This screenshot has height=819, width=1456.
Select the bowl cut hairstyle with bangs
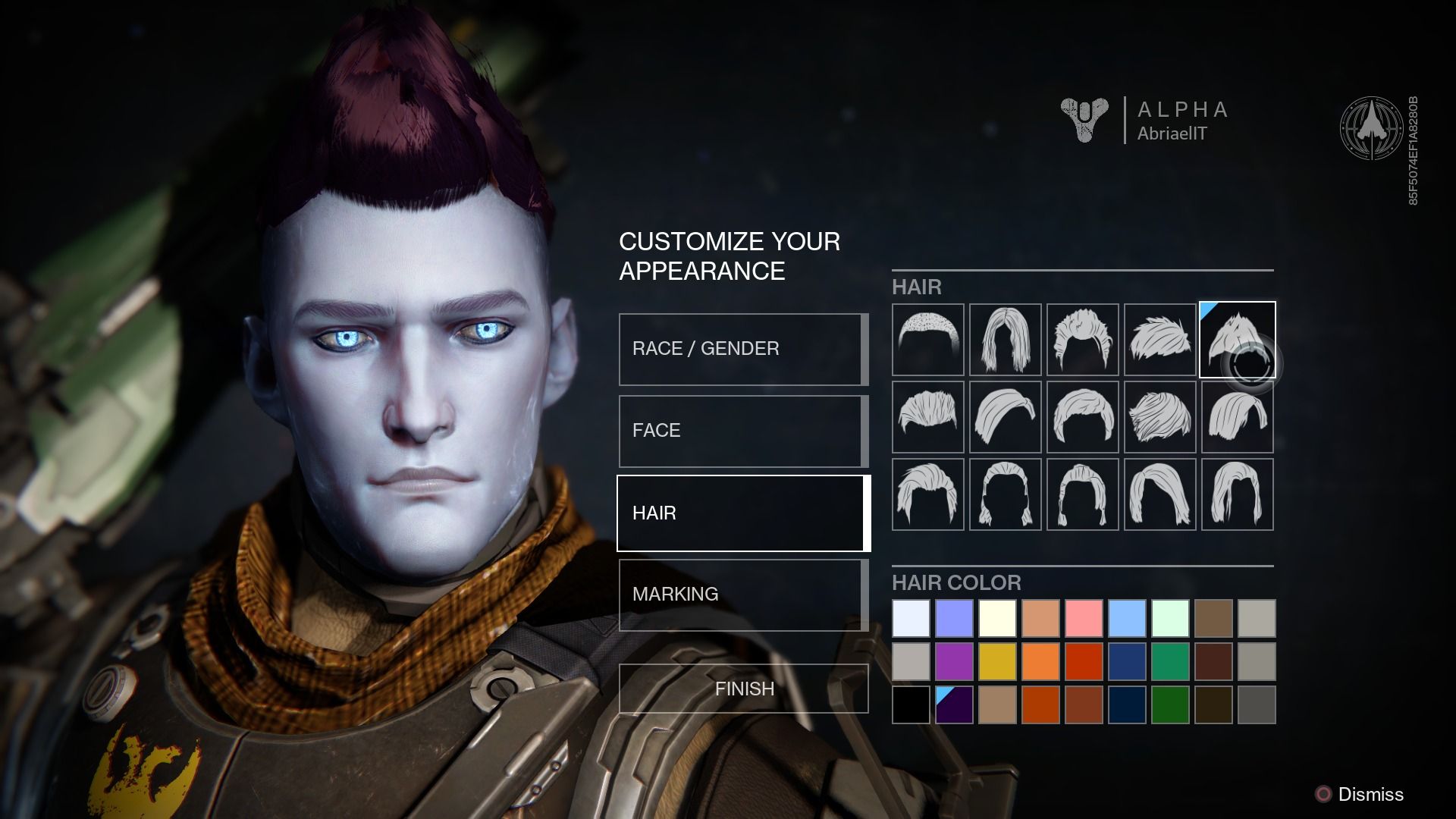[1082, 417]
